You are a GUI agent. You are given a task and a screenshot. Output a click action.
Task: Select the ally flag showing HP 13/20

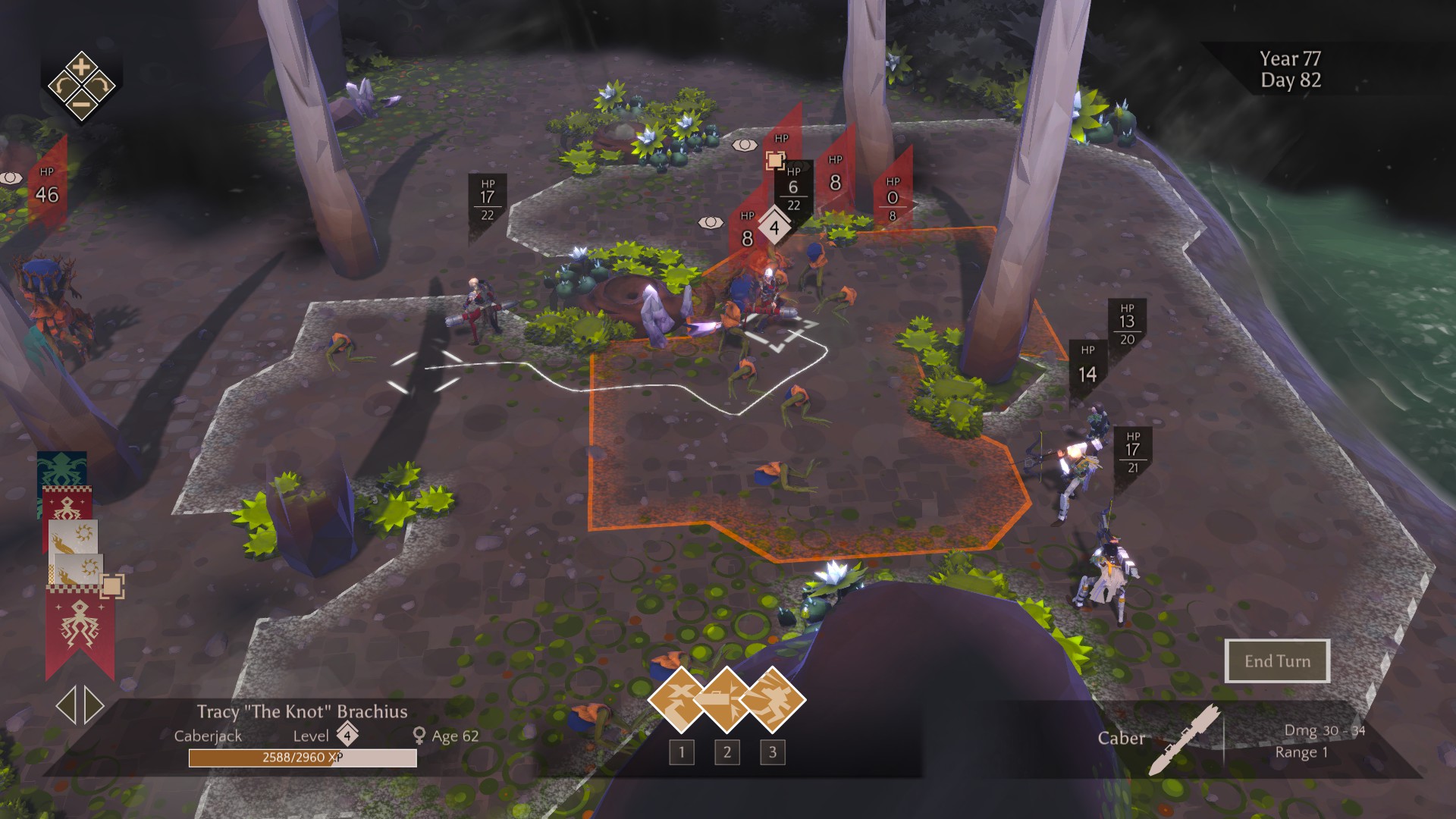point(1127,325)
